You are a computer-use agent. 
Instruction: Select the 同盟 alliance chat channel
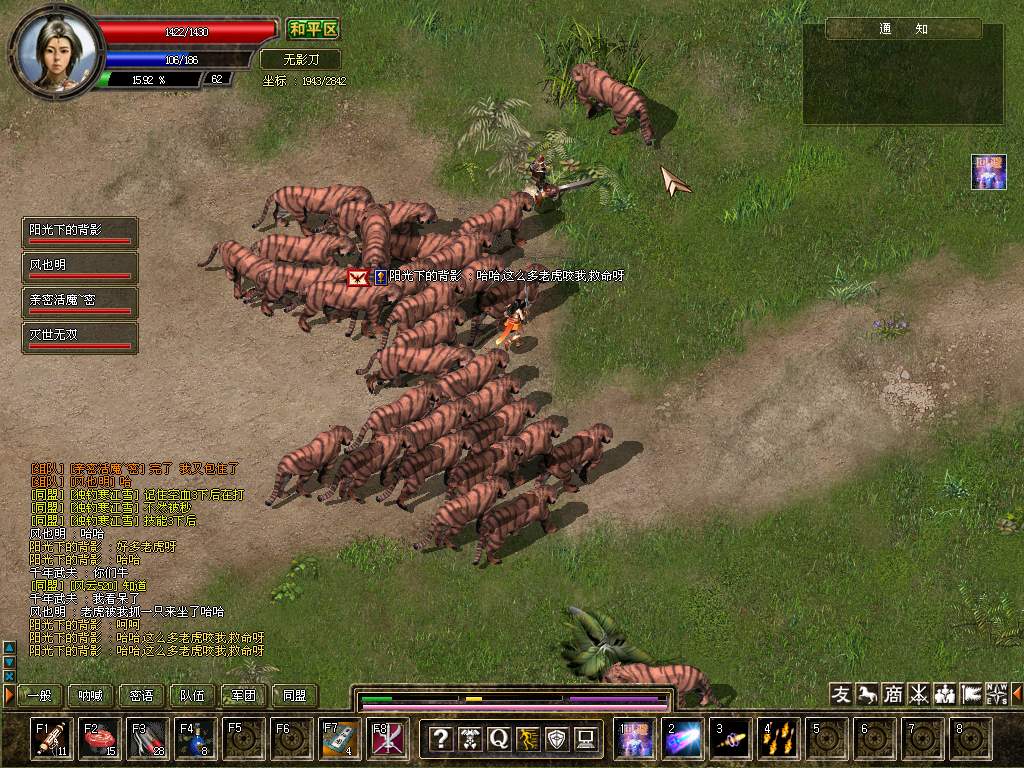(294, 695)
